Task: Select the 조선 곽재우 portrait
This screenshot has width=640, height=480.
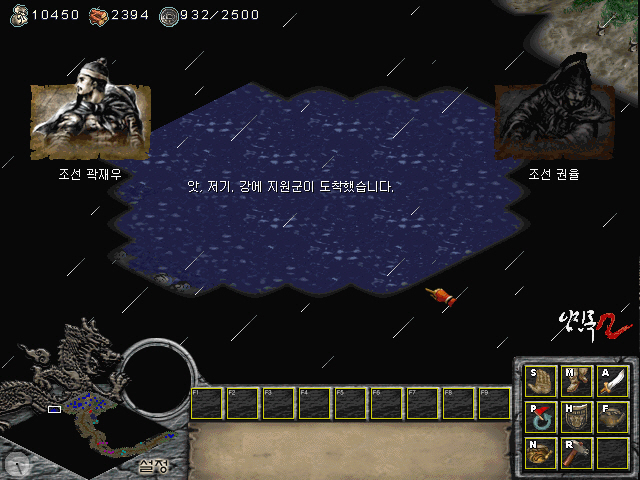Action: (x=91, y=122)
